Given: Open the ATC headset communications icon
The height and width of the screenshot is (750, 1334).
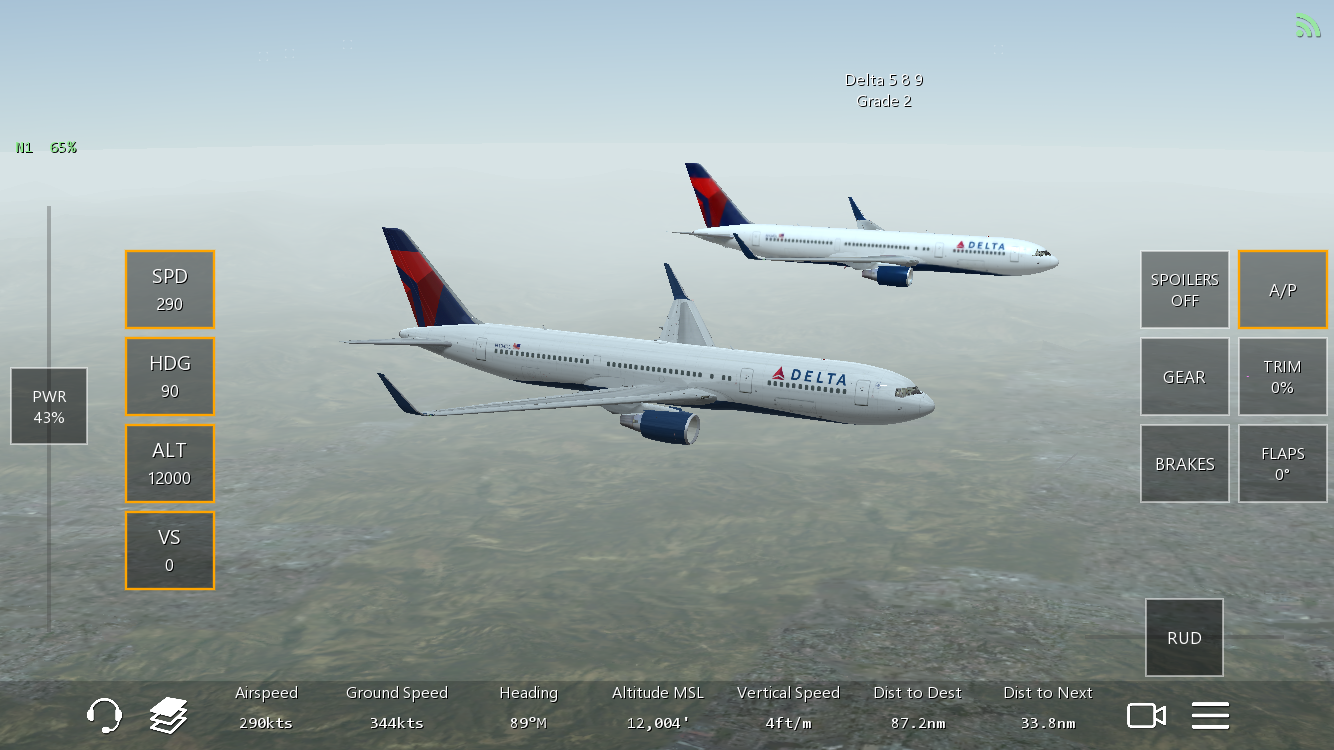Looking at the screenshot, I should pyautogui.click(x=104, y=715).
